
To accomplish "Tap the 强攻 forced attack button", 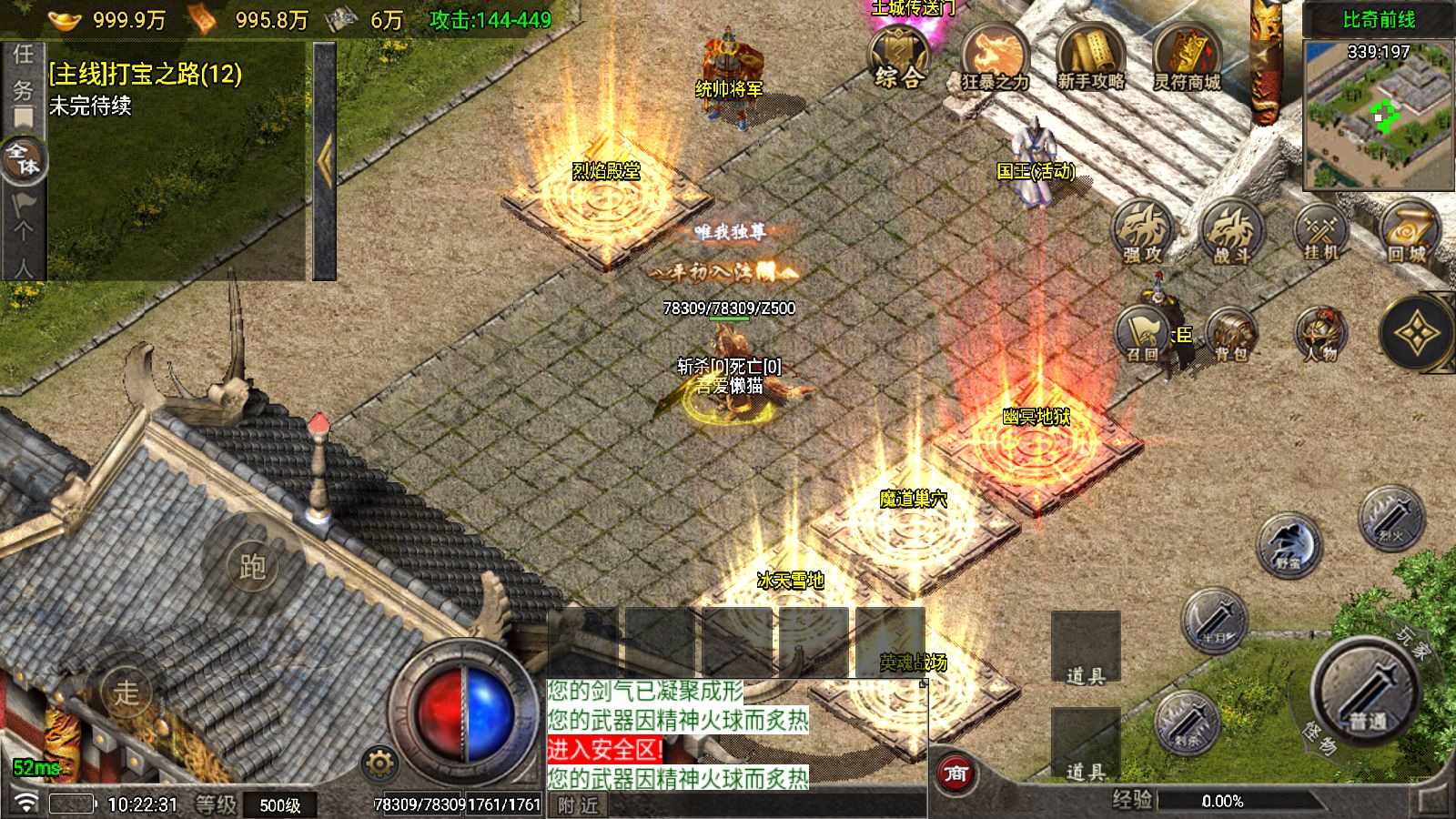I will point(1142,232).
